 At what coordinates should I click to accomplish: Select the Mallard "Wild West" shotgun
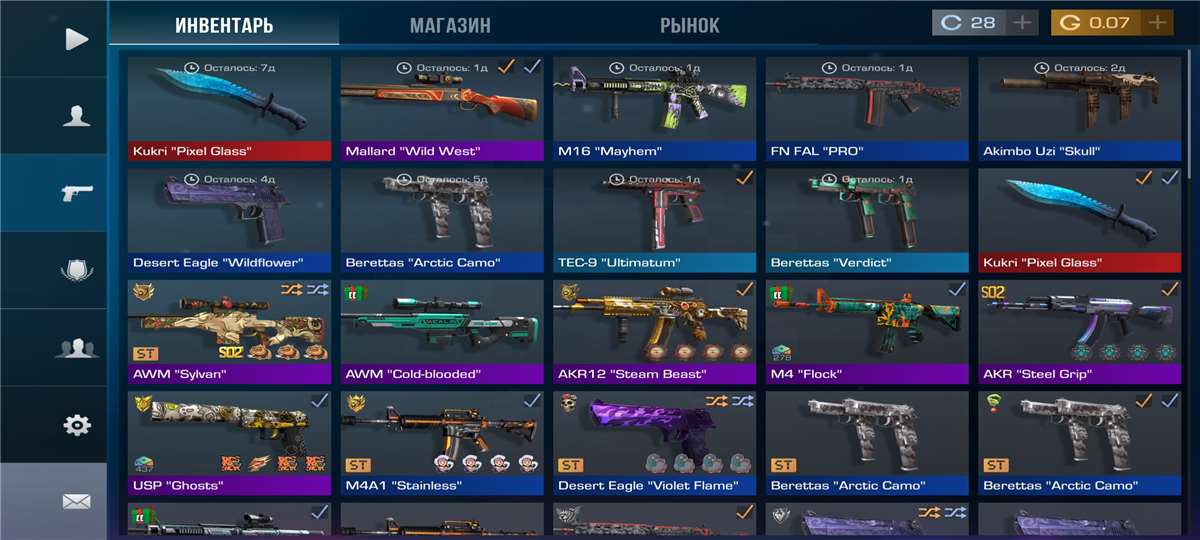coord(442,108)
